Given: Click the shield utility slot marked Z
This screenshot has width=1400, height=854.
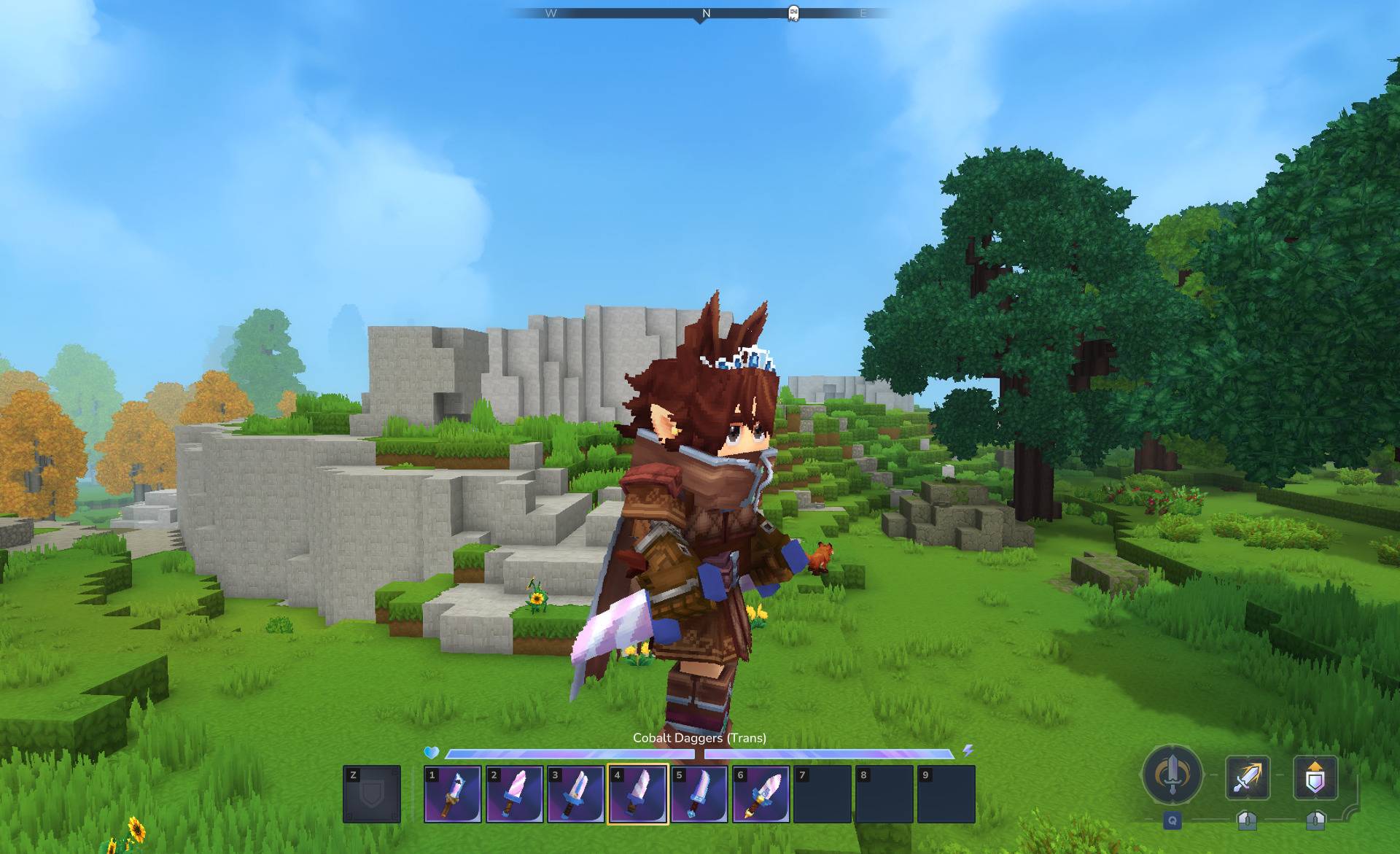Looking at the screenshot, I should point(372,794).
